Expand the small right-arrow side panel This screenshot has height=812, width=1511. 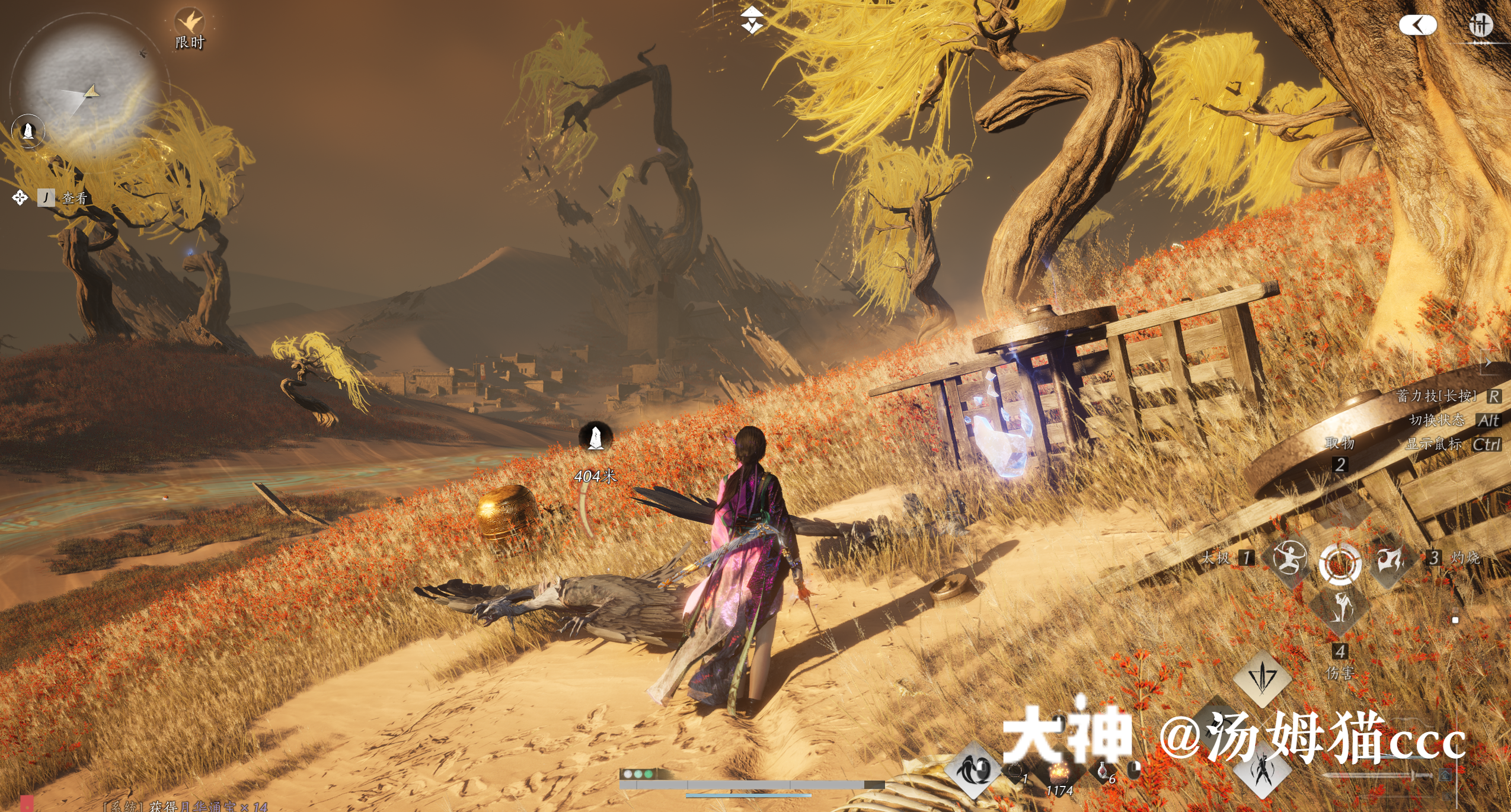tap(1488, 362)
